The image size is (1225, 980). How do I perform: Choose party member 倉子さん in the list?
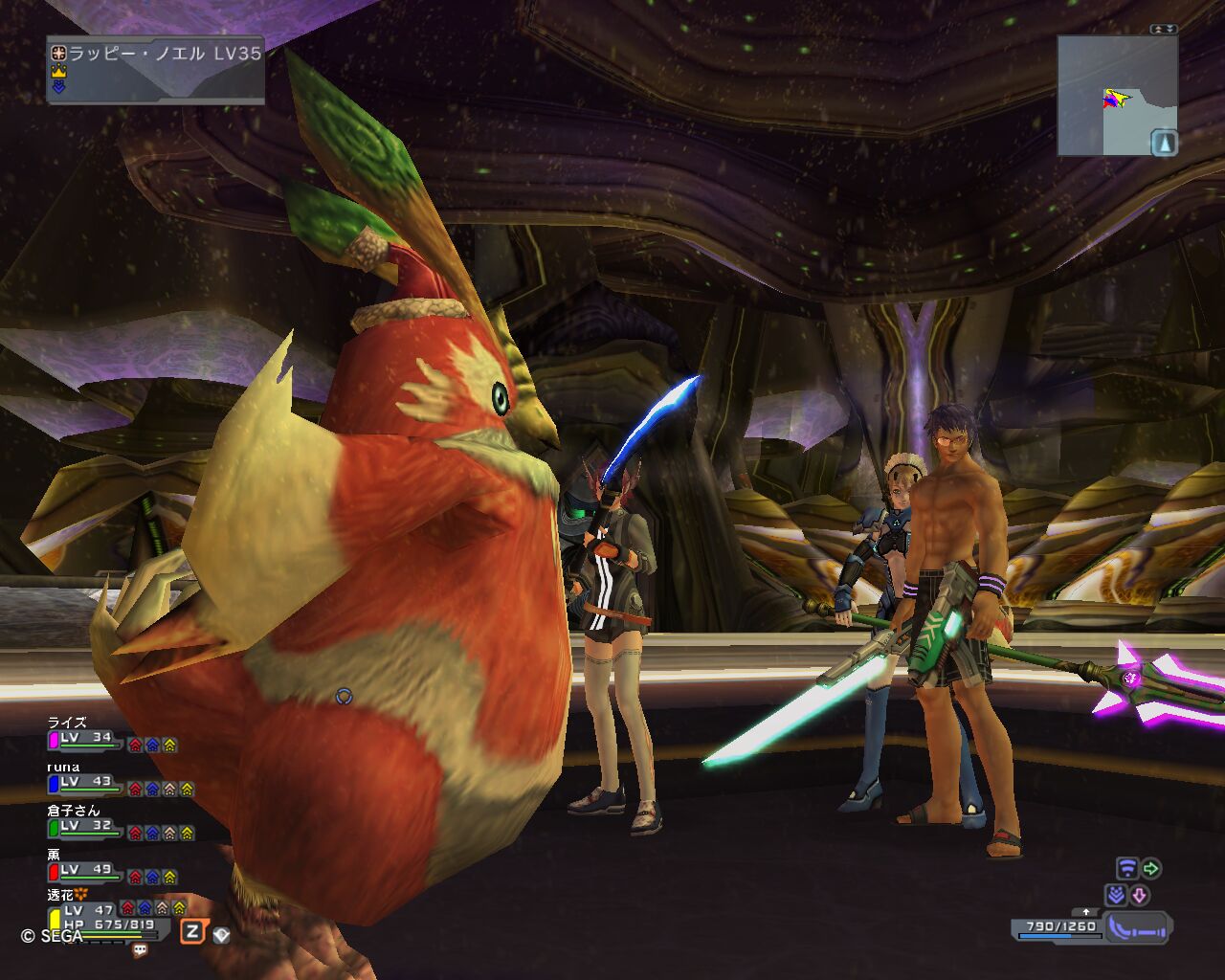73,811
